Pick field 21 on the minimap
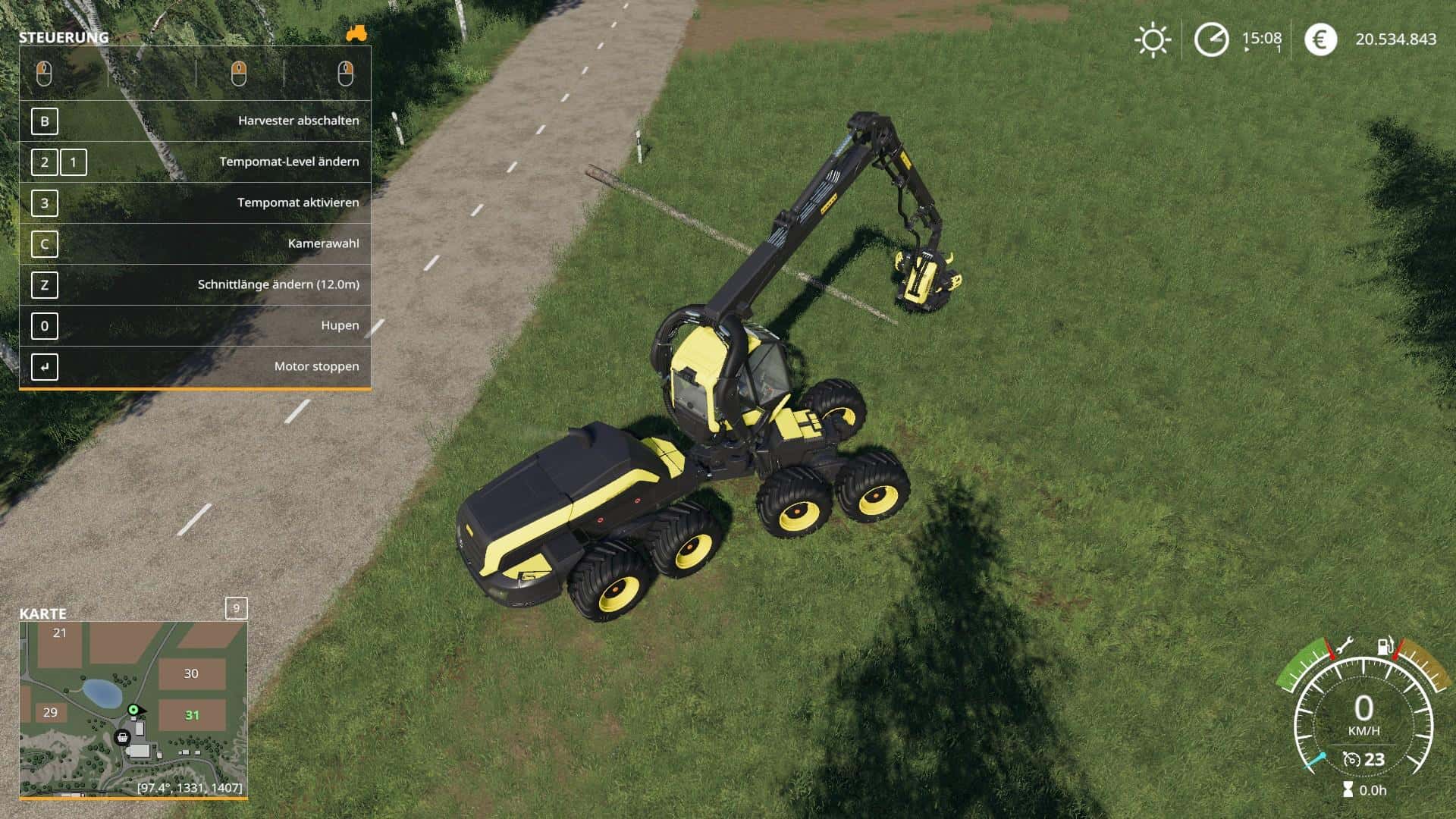Image resolution: width=1456 pixels, height=819 pixels. point(59,633)
